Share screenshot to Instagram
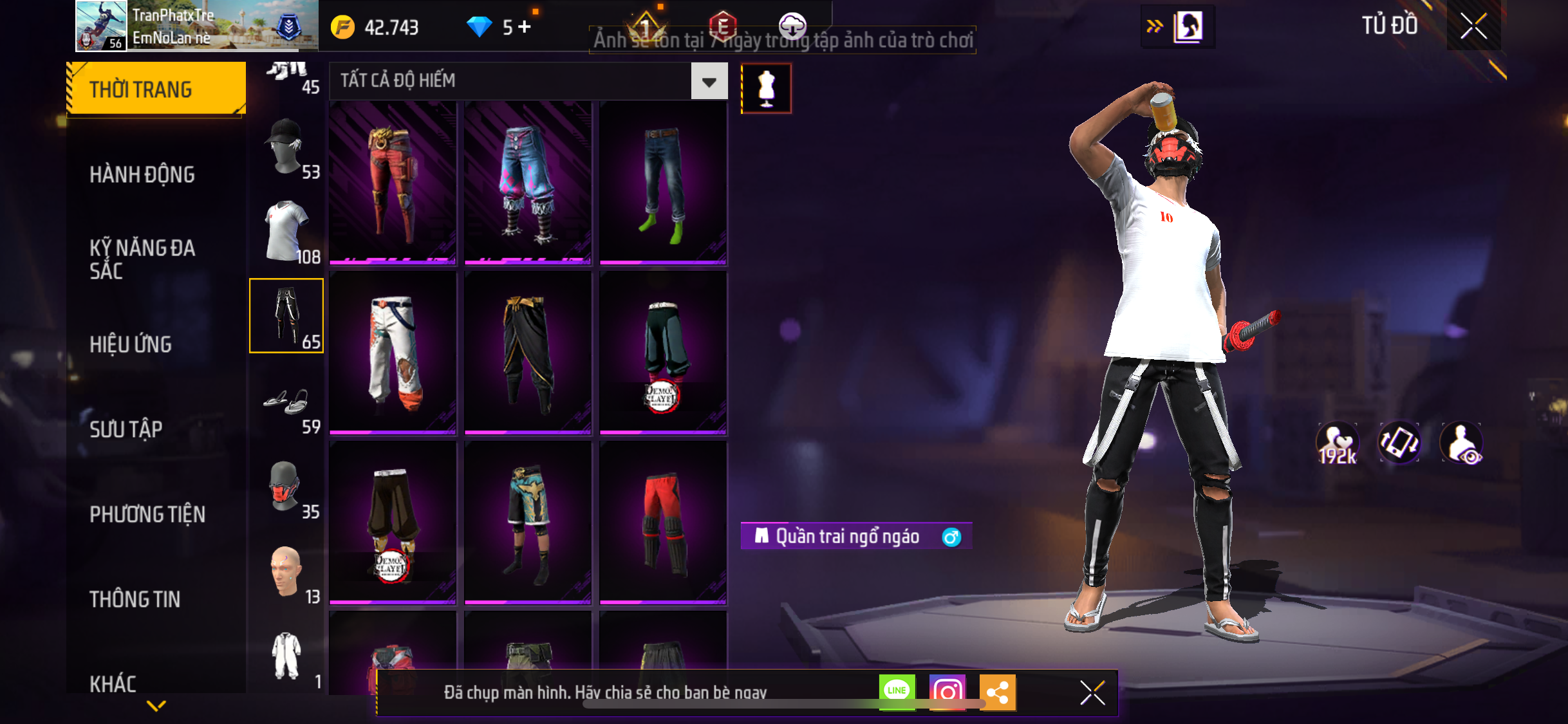1568x724 pixels. [947, 692]
